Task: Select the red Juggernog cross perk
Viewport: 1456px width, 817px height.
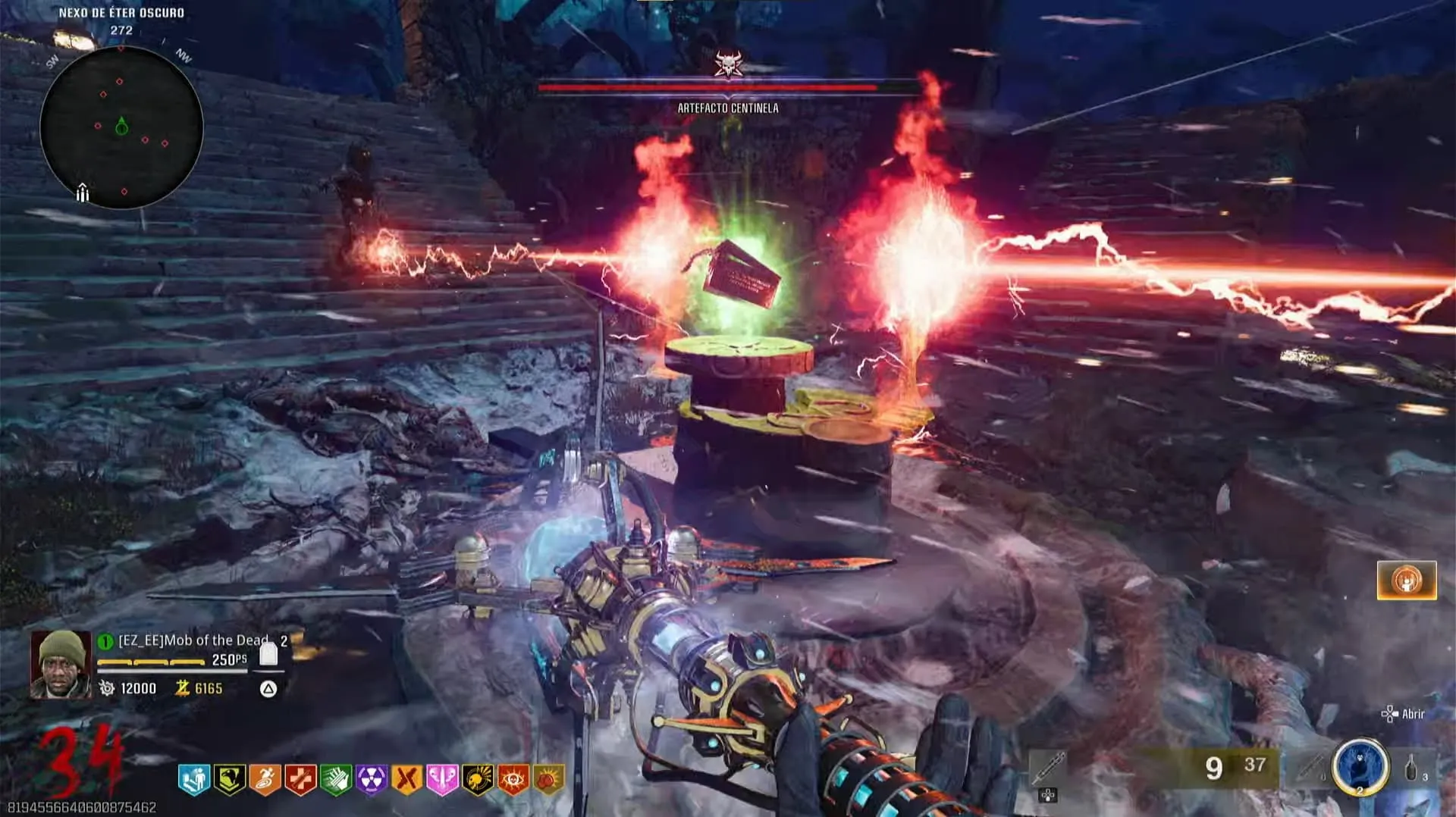Action: (x=301, y=779)
